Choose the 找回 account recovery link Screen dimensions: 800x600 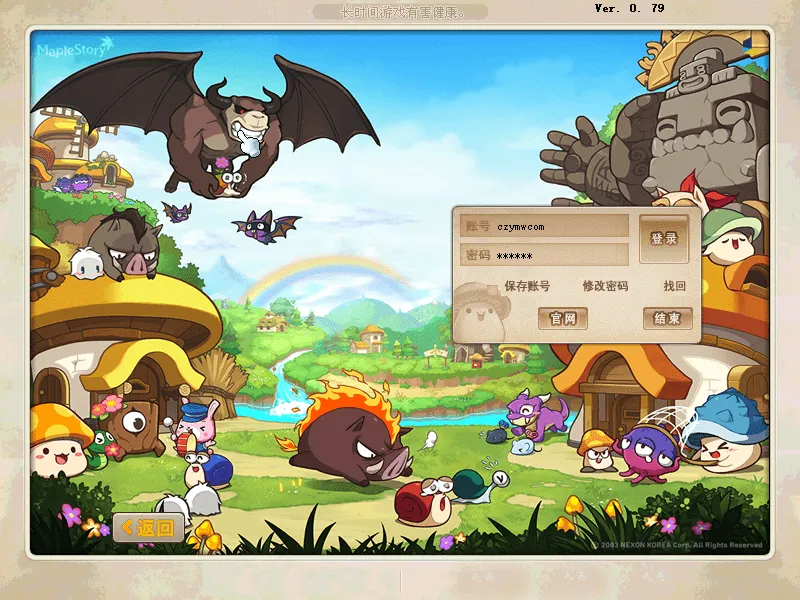tap(675, 286)
